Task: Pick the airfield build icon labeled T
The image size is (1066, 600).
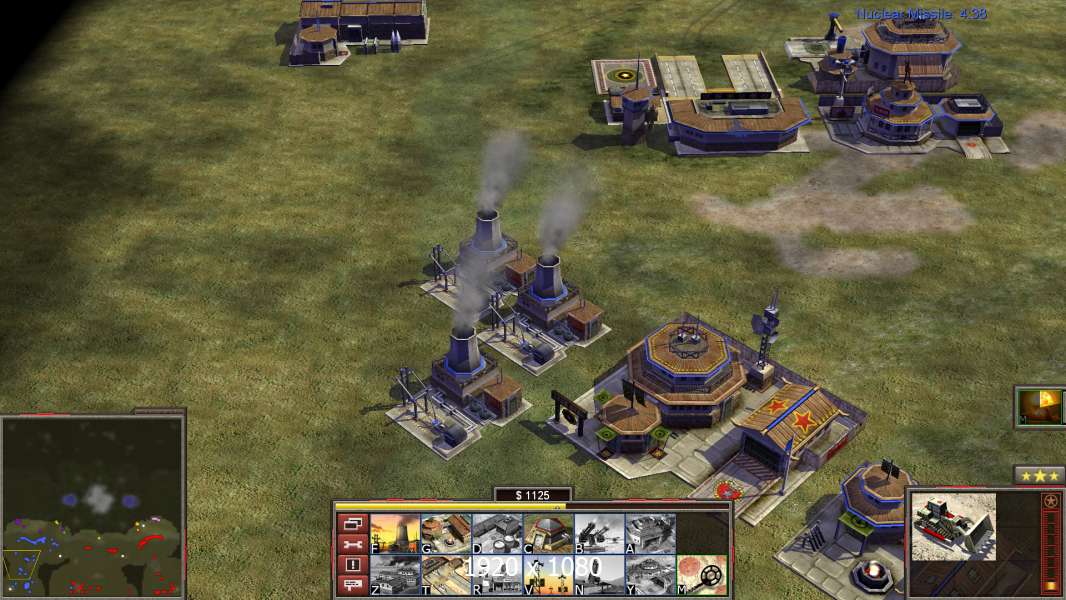Action: (x=446, y=574)
